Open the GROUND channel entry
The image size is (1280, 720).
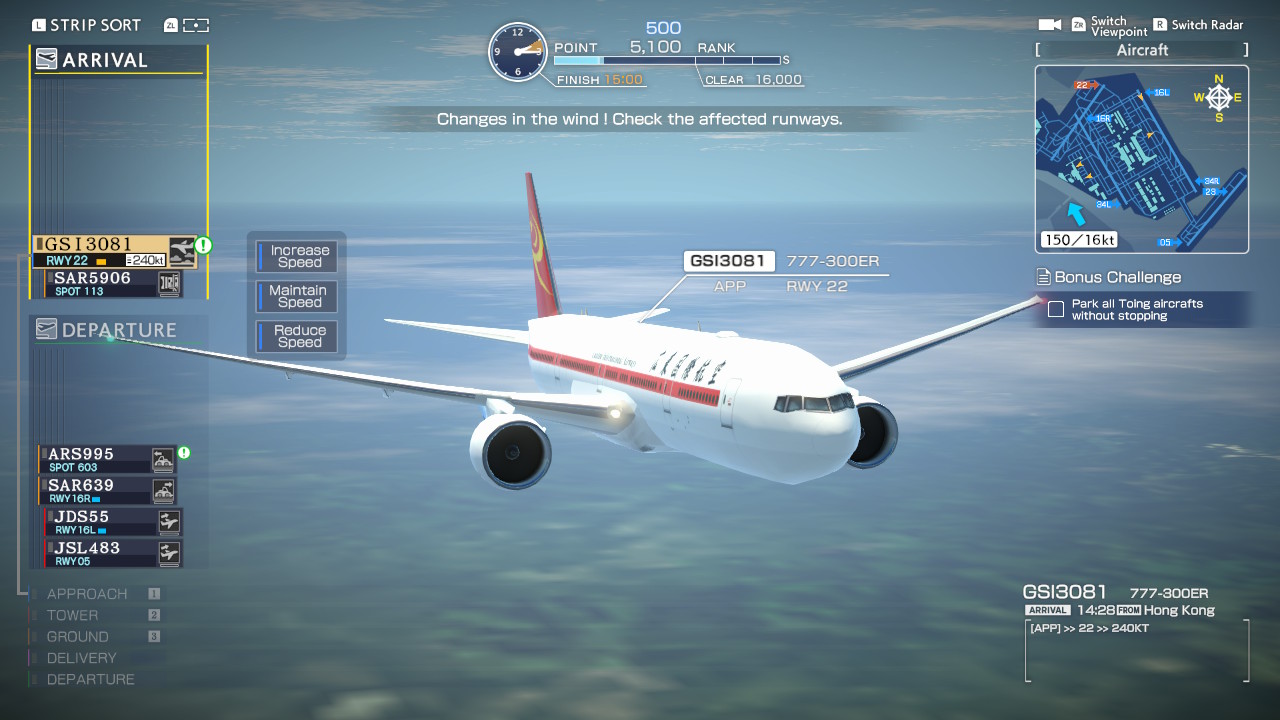(x=80, y=636)
